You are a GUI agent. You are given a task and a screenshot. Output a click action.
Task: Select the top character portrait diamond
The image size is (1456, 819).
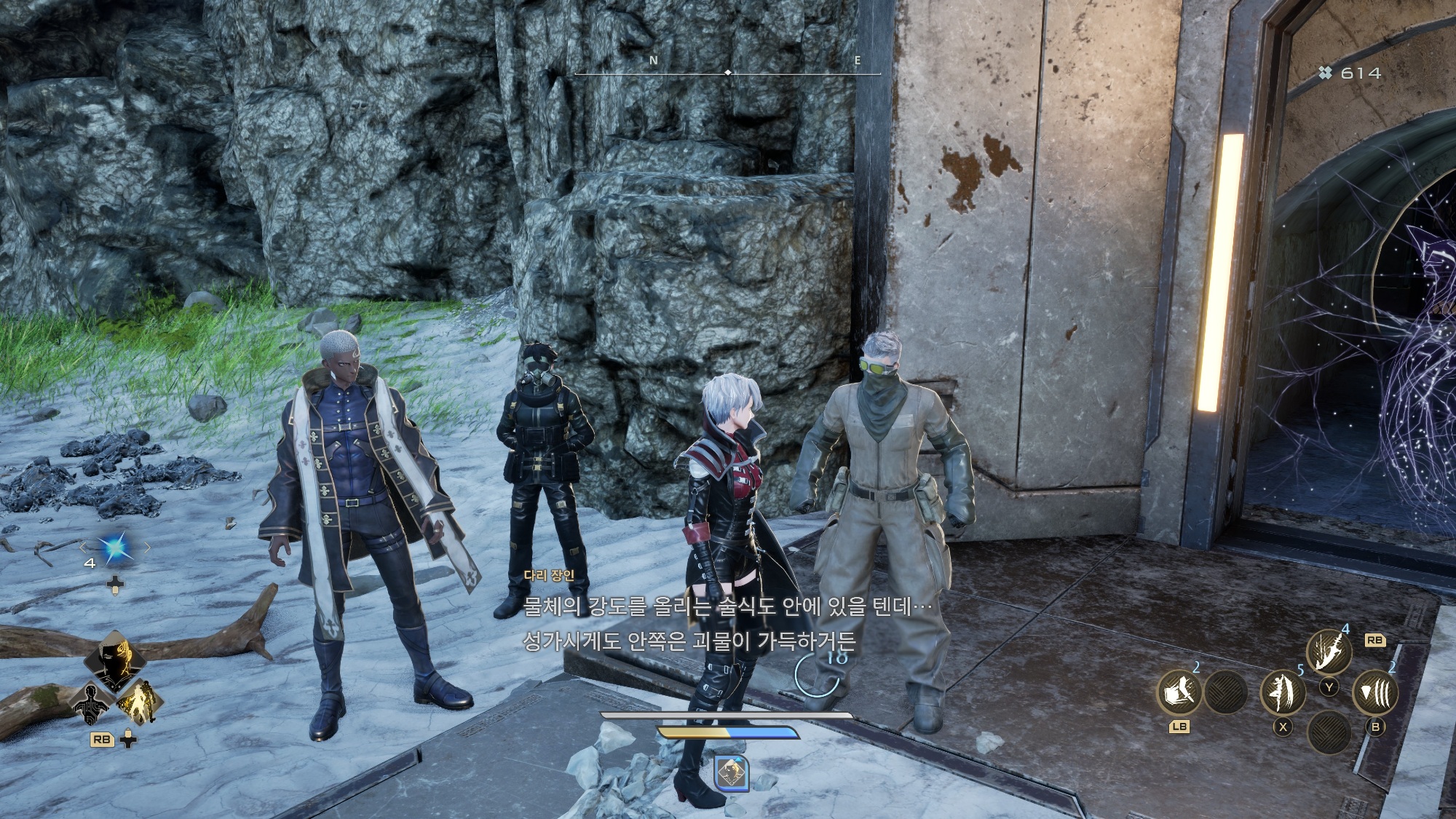116,658
